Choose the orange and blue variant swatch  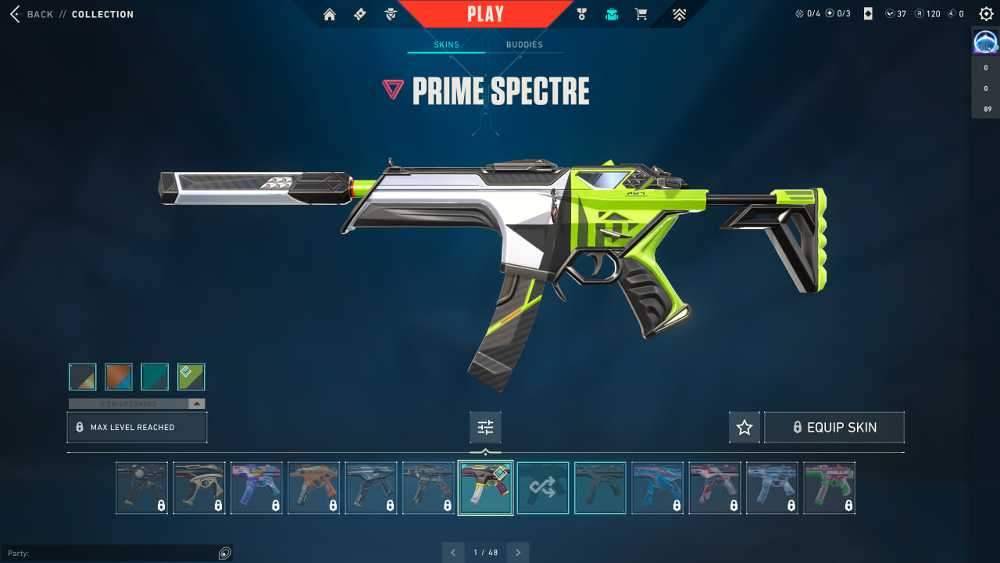(119, 376)
